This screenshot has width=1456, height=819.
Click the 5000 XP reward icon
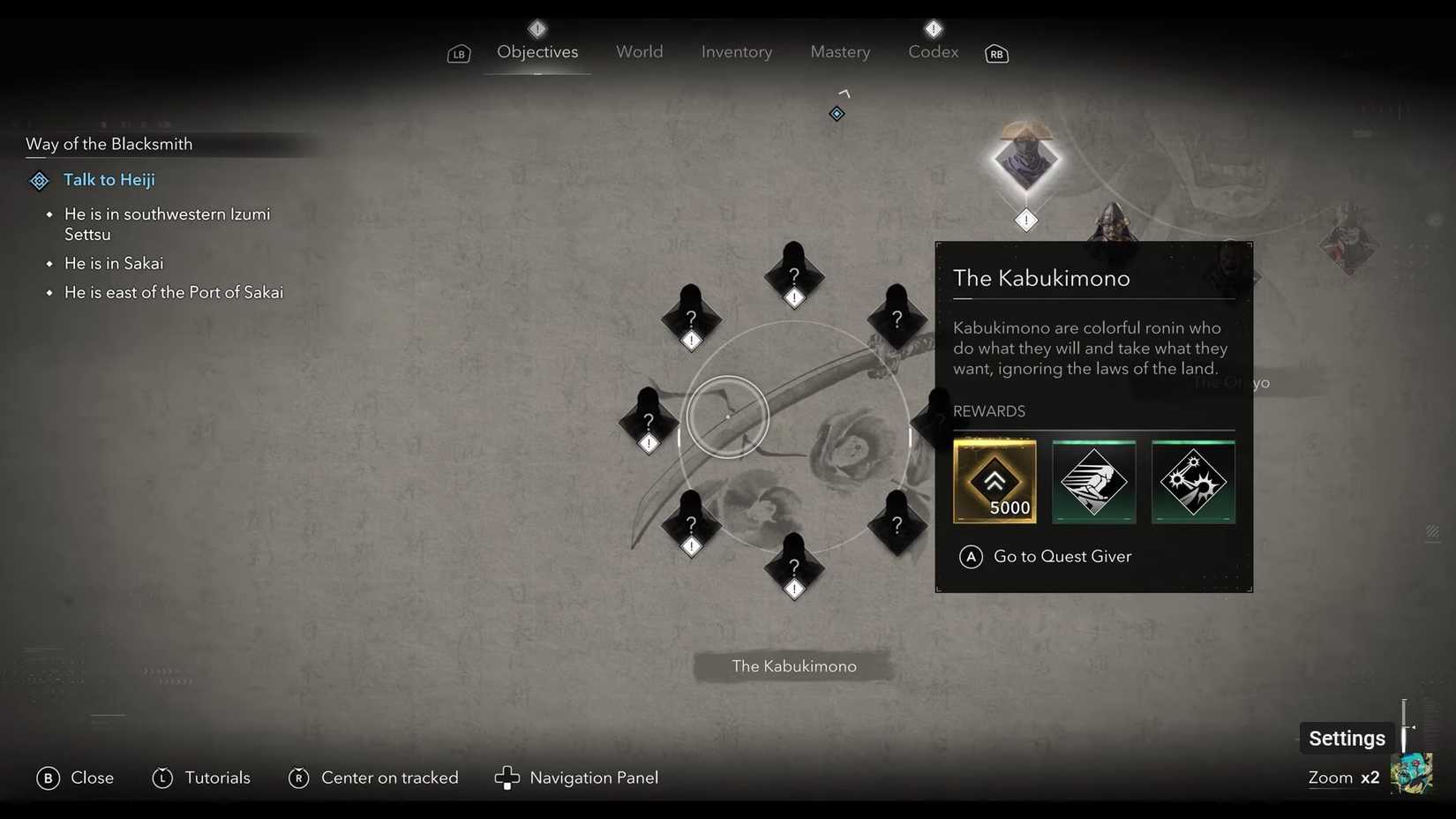pos(994,481)
